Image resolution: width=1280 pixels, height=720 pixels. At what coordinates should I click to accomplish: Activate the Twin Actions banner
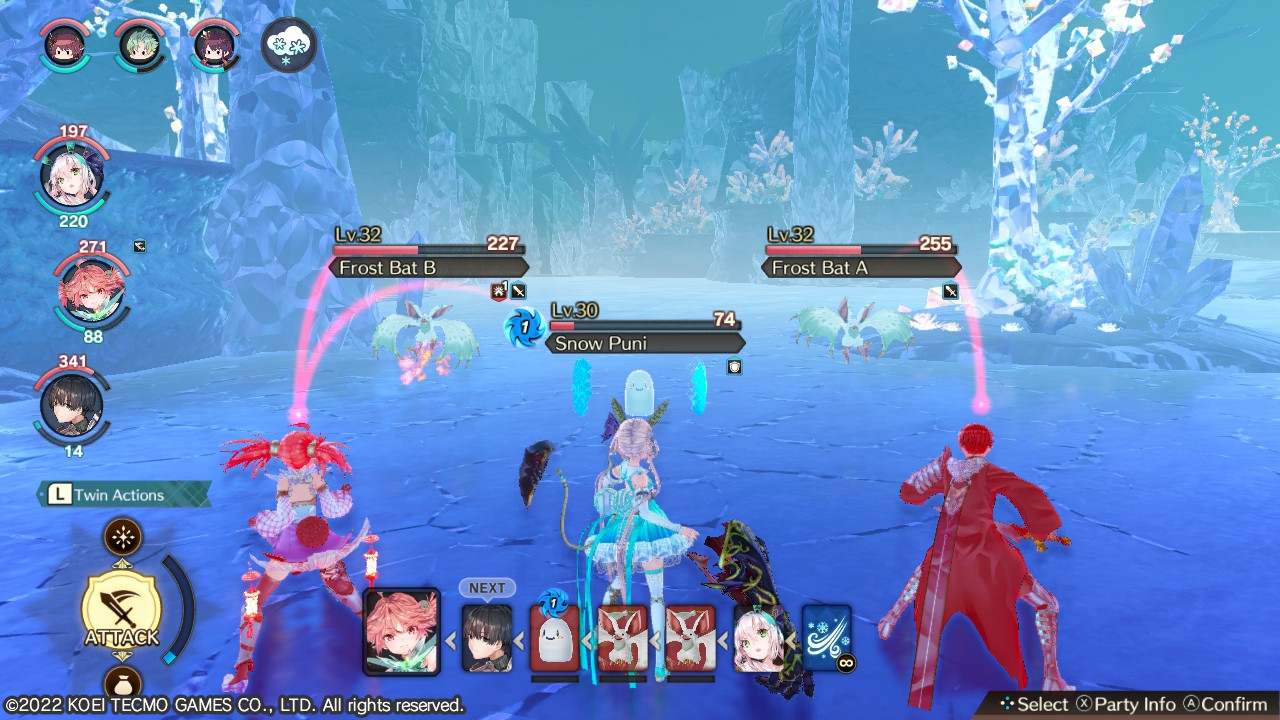click(124, 494)
